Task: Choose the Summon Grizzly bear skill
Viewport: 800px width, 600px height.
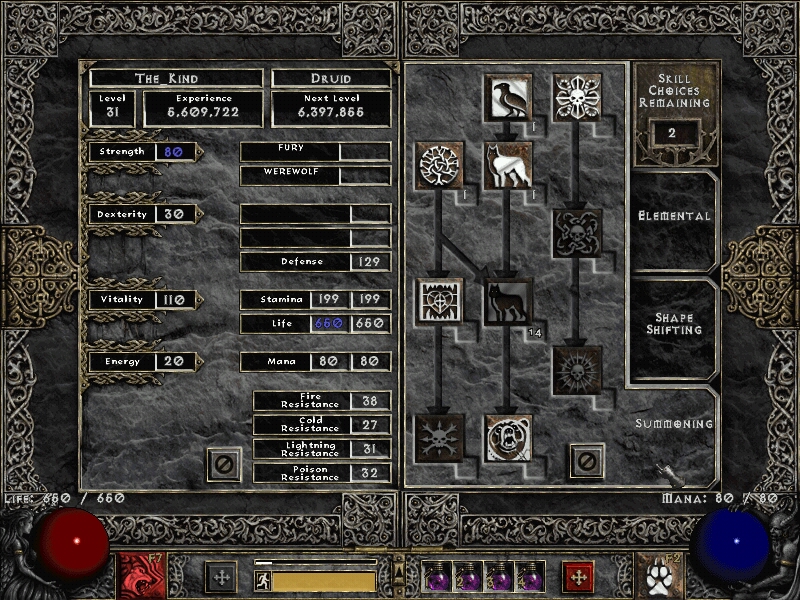Action: point(508,438)
